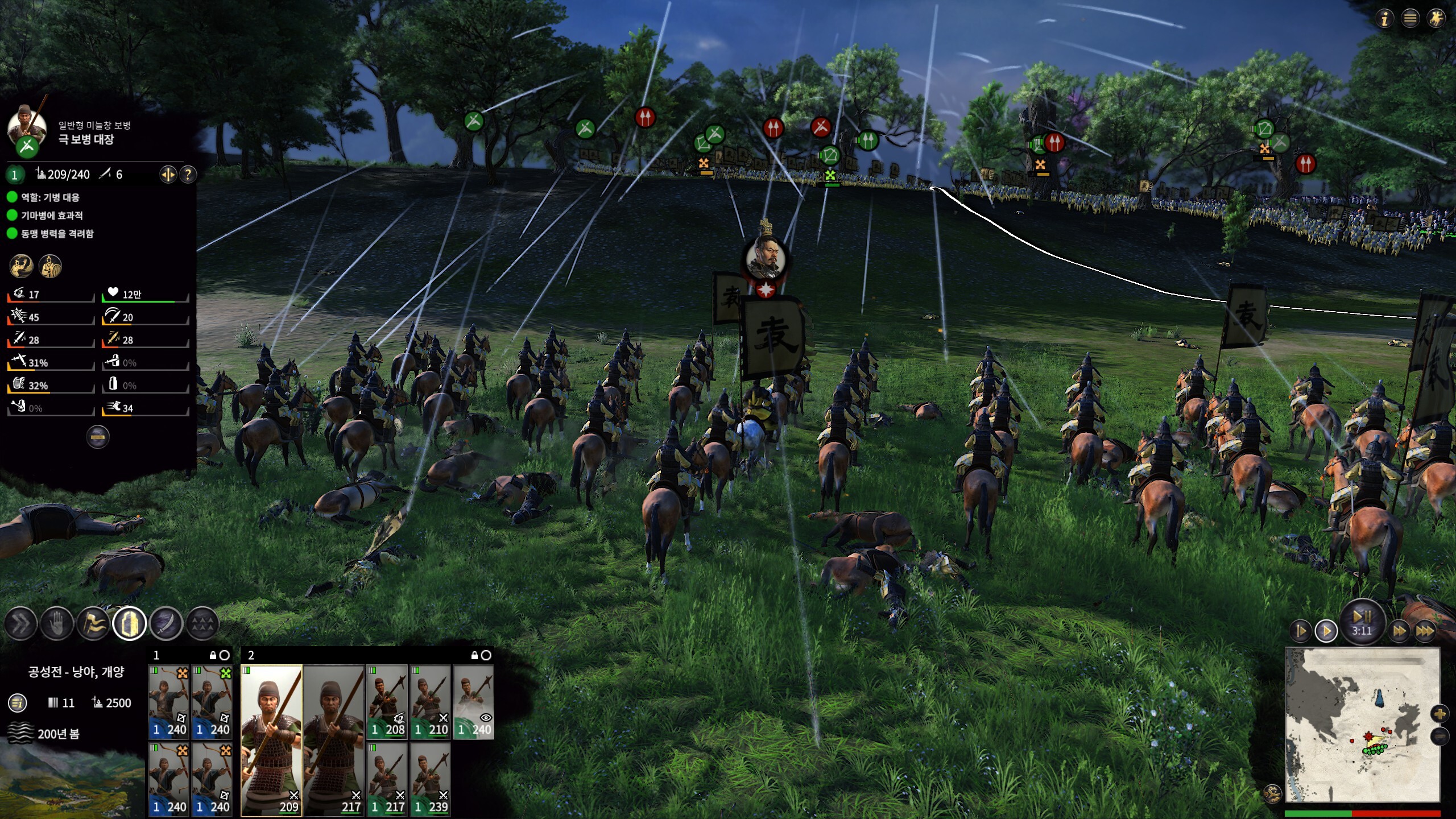The image size is (1456, 819).
Task: Toggle the double-chevron run button
Action: pos(21,624)
